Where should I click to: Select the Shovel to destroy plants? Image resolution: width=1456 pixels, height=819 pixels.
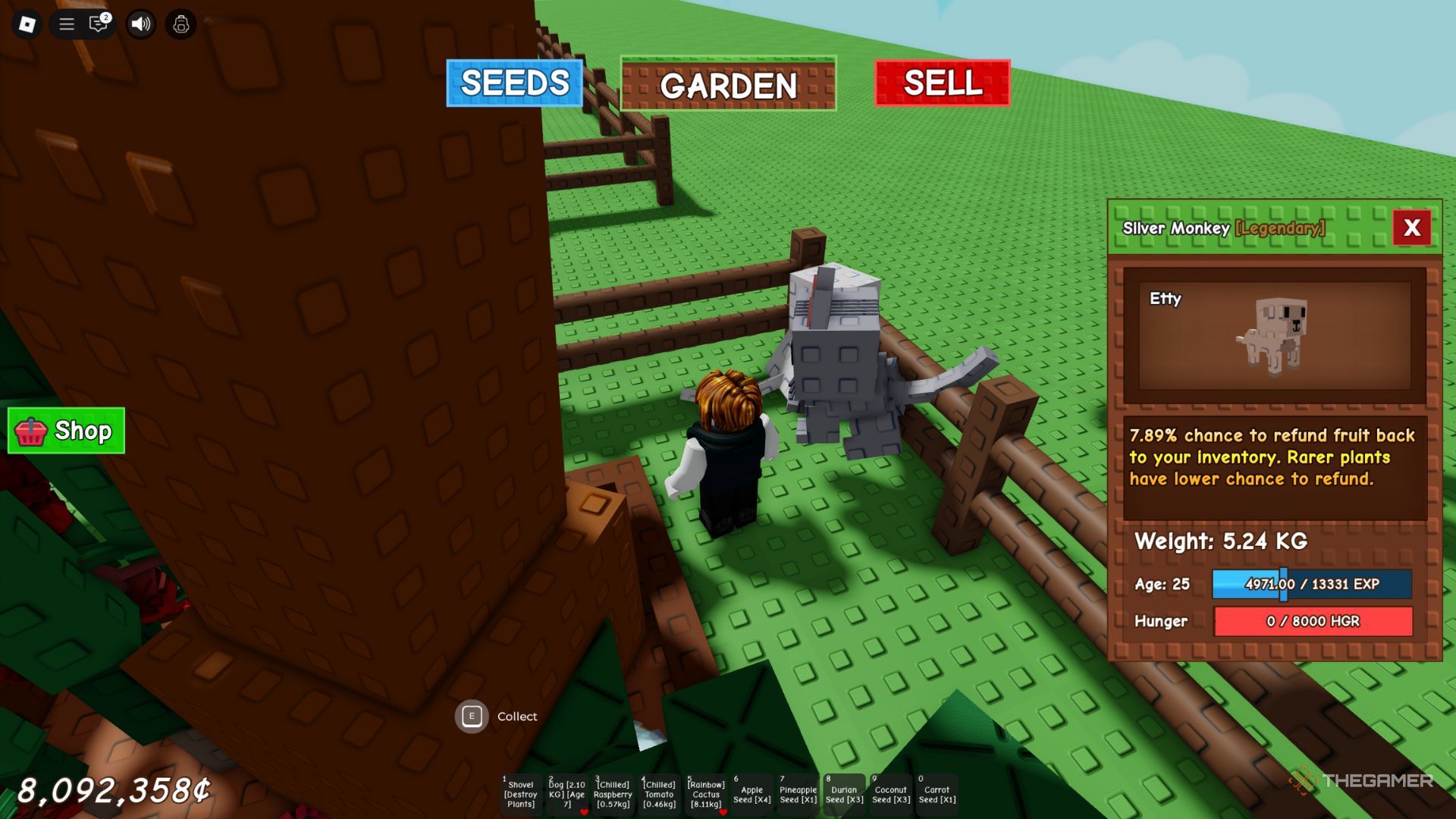[522, 792]
